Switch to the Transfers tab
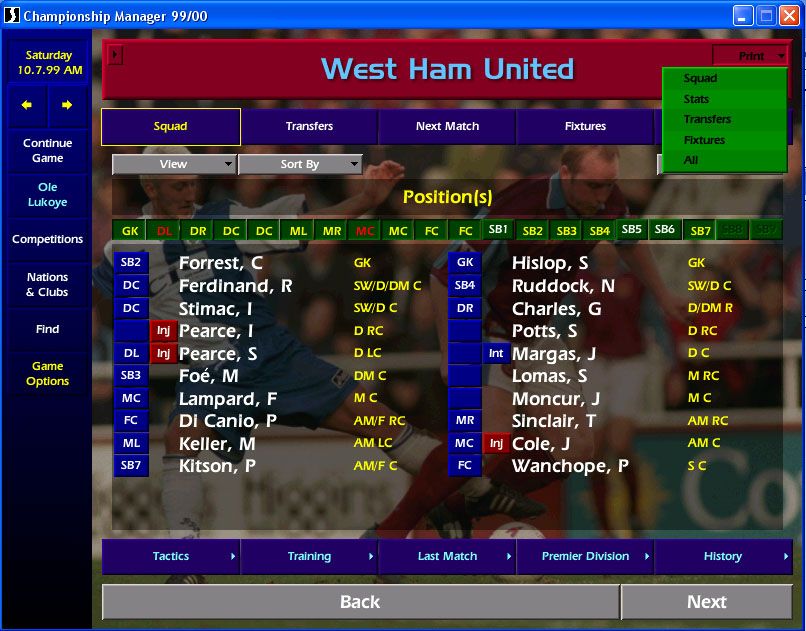This screenshot has width=806, height=631. point(309,127)
